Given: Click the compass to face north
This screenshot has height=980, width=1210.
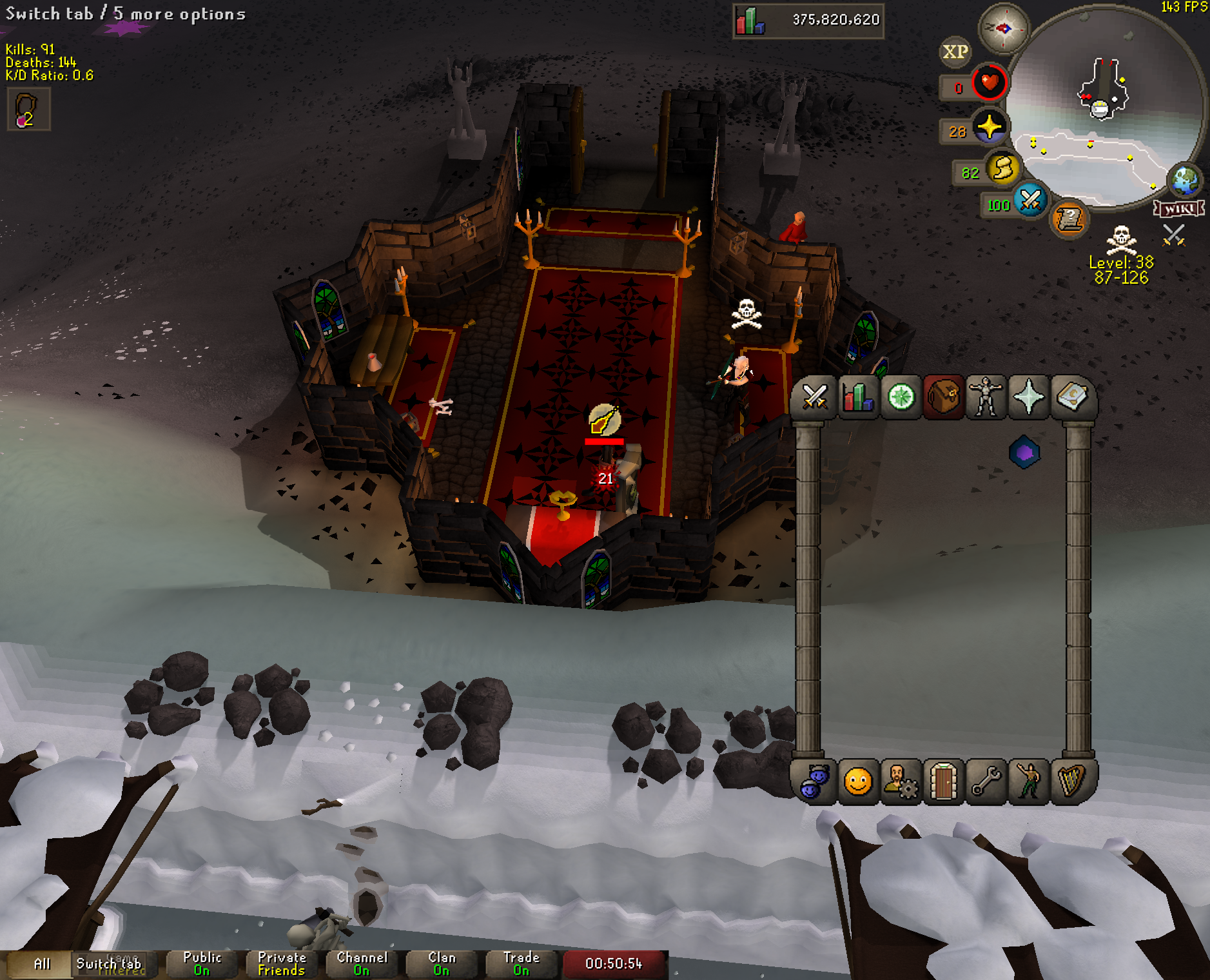Looking at the screenshot, I should (1004, 28).
